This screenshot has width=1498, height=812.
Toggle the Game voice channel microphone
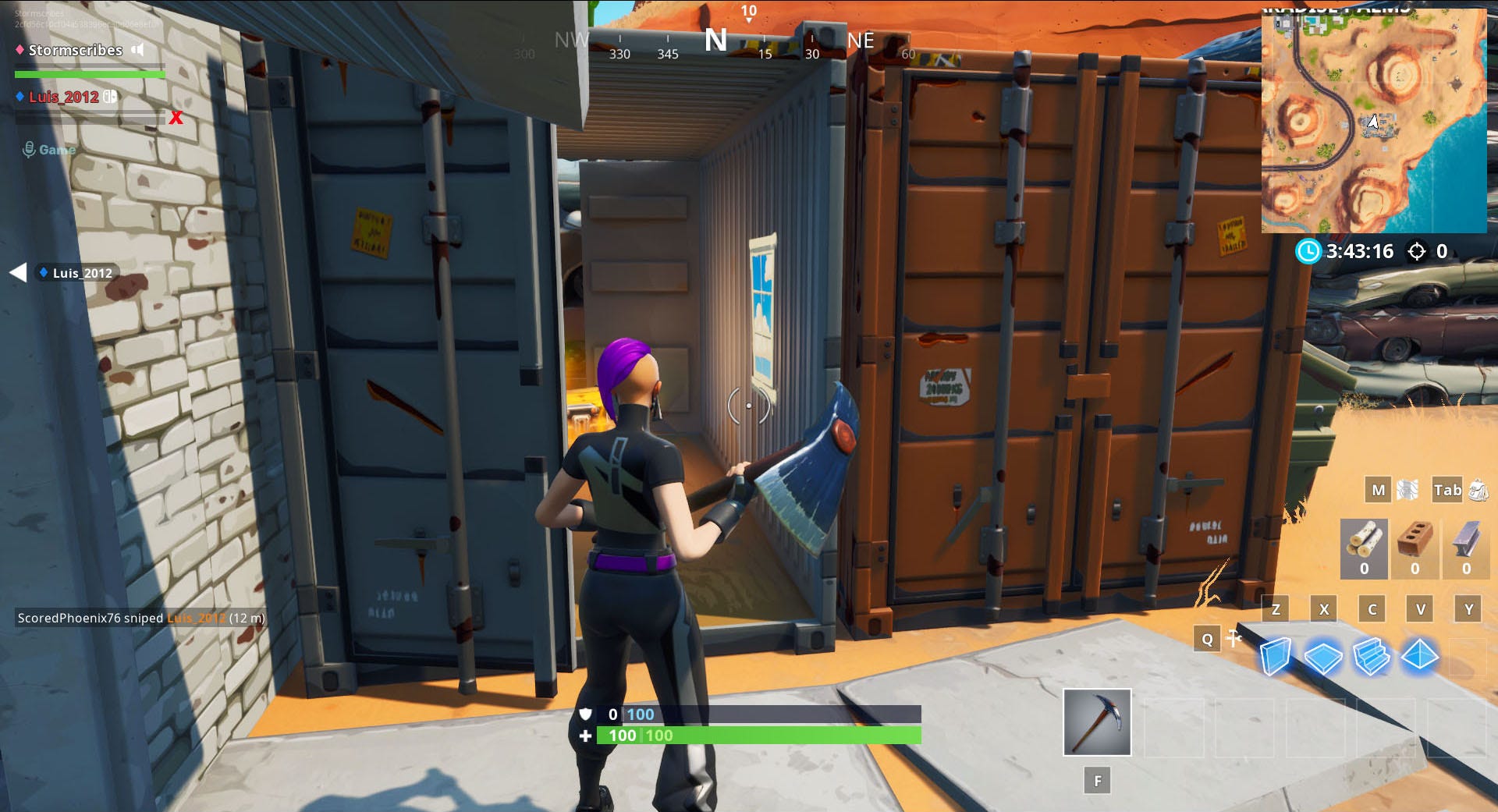point(28,148)
